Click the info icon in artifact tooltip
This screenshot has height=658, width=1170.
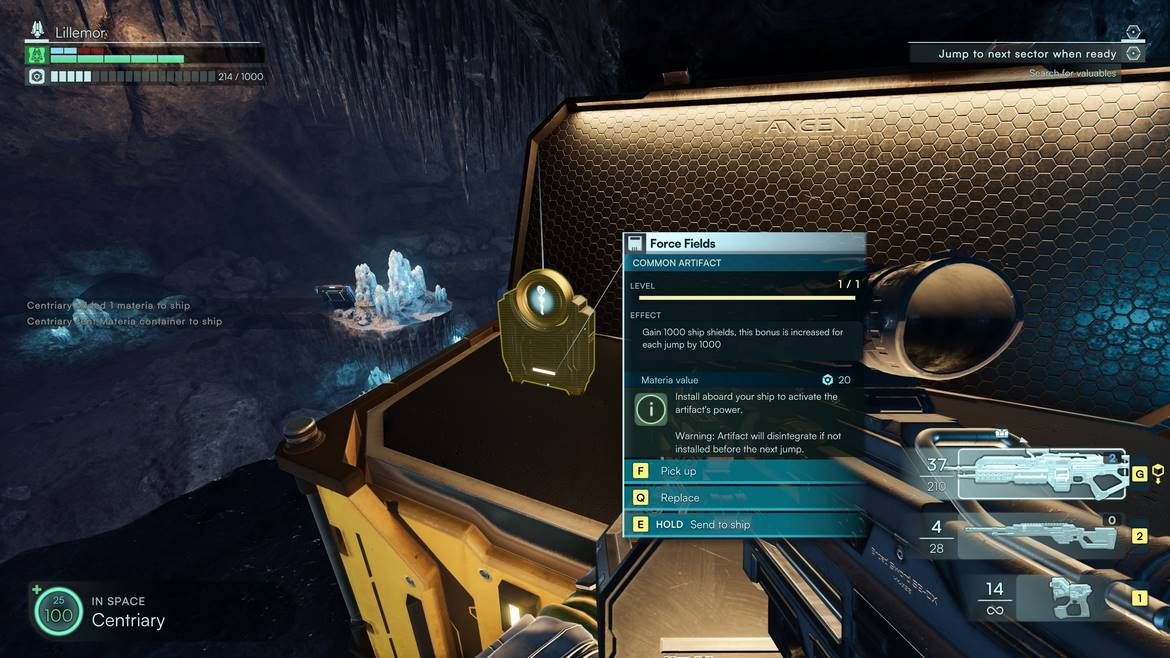point(652,408)
